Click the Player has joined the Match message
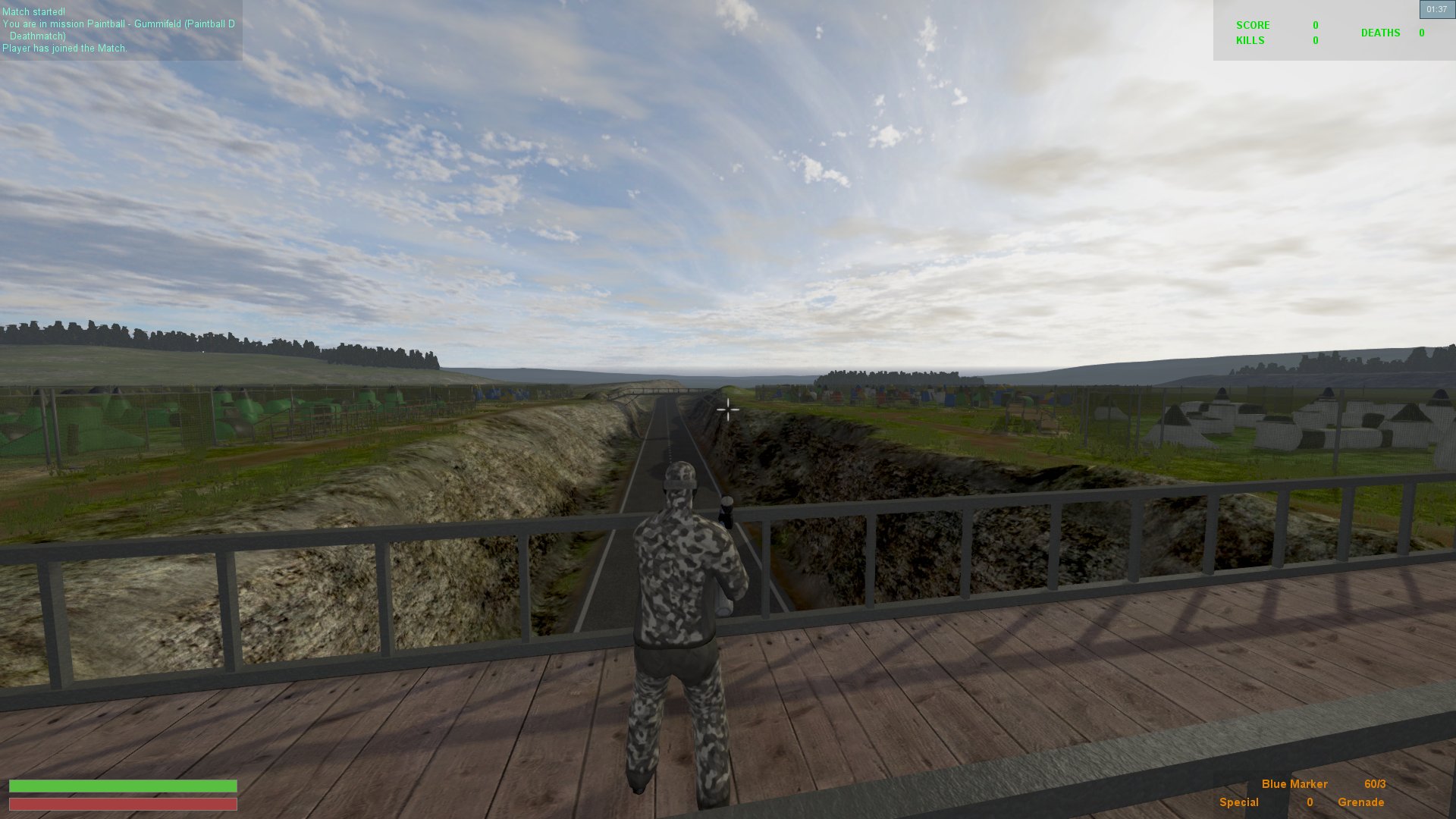The height and width of the screenshot is (819, 1456). point(65,48)
